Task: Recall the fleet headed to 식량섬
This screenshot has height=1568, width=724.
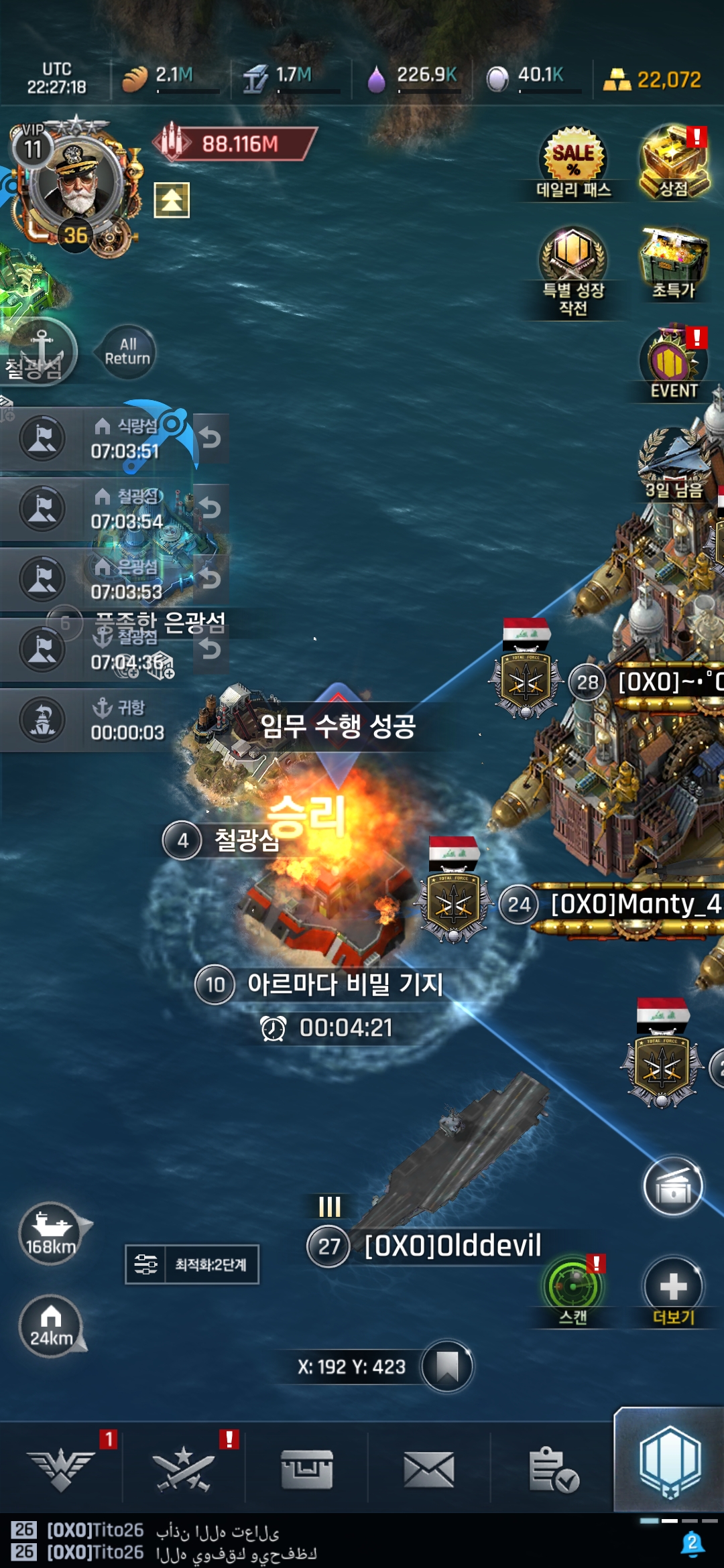Action: click(x=210, y=438)
